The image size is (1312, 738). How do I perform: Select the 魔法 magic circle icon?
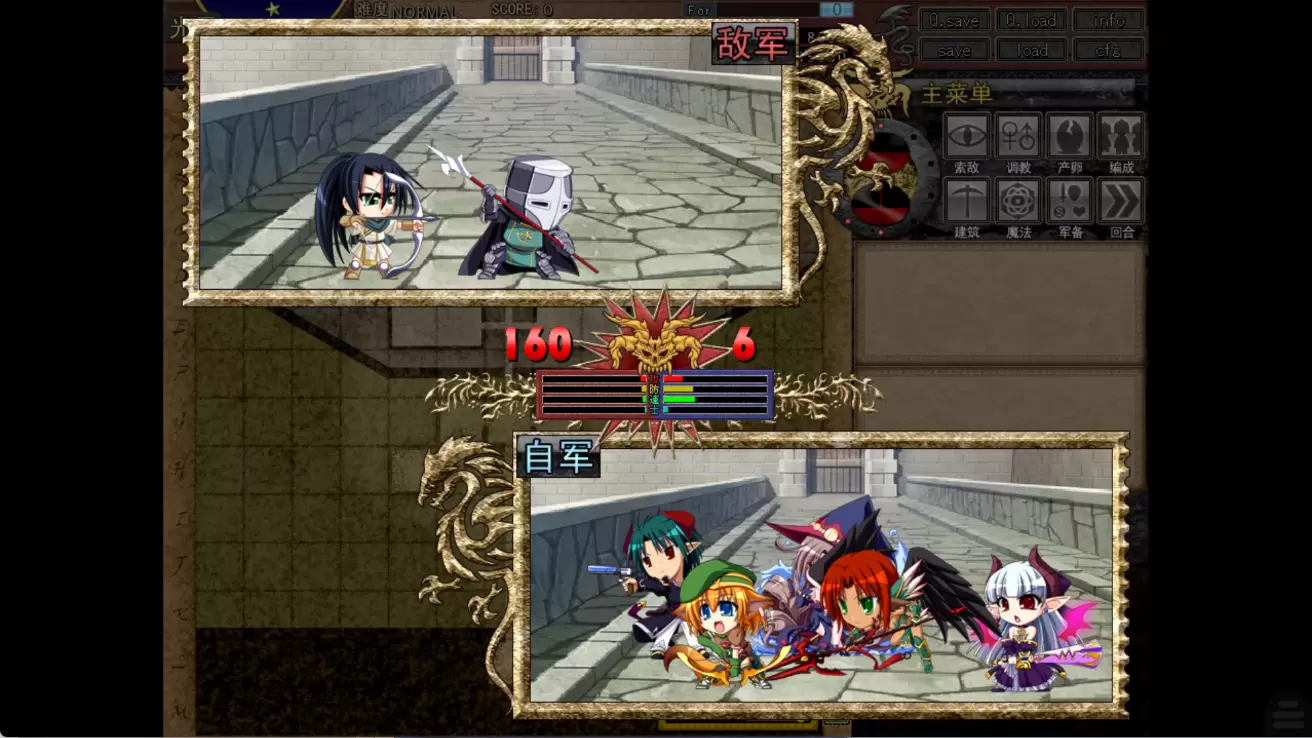coord(1018,201)
